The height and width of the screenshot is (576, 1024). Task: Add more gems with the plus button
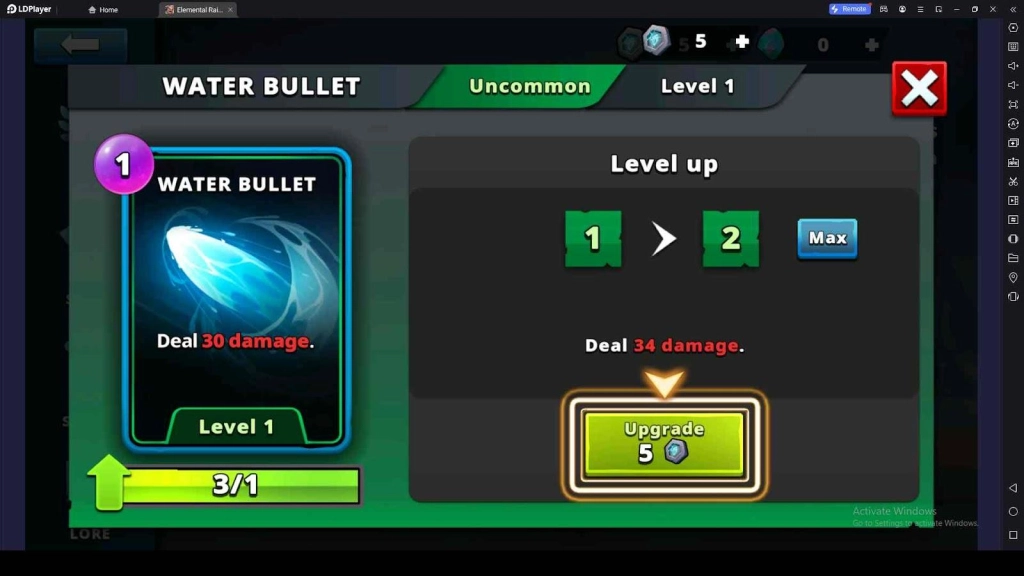(x=742, y=42)
